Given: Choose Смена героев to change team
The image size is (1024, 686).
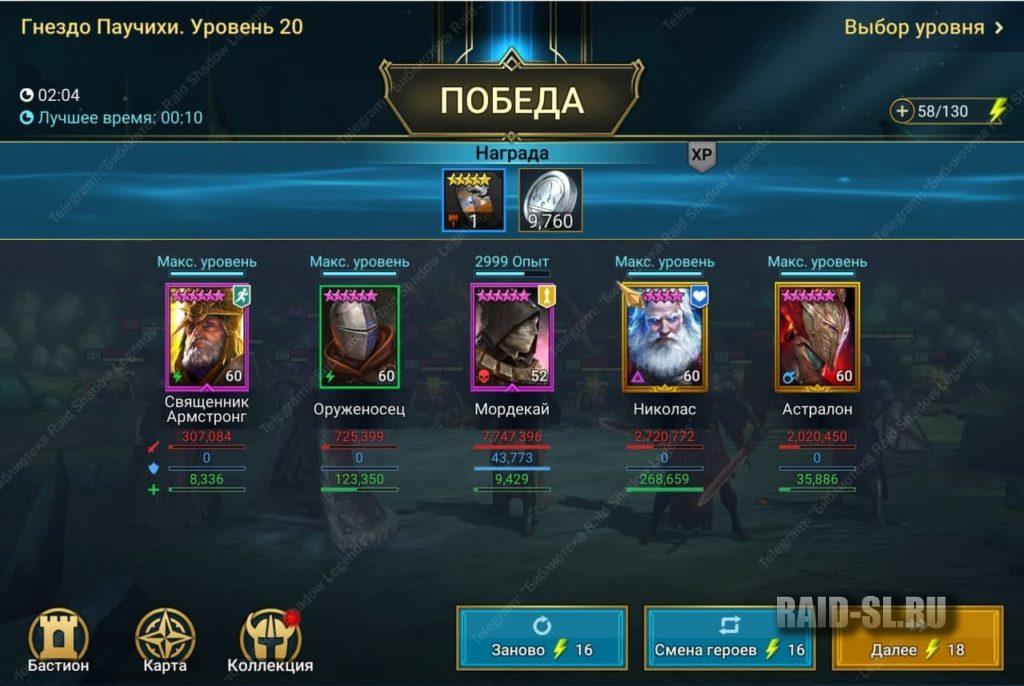Looking at the screenshot, I should click(x=729, y=638).
